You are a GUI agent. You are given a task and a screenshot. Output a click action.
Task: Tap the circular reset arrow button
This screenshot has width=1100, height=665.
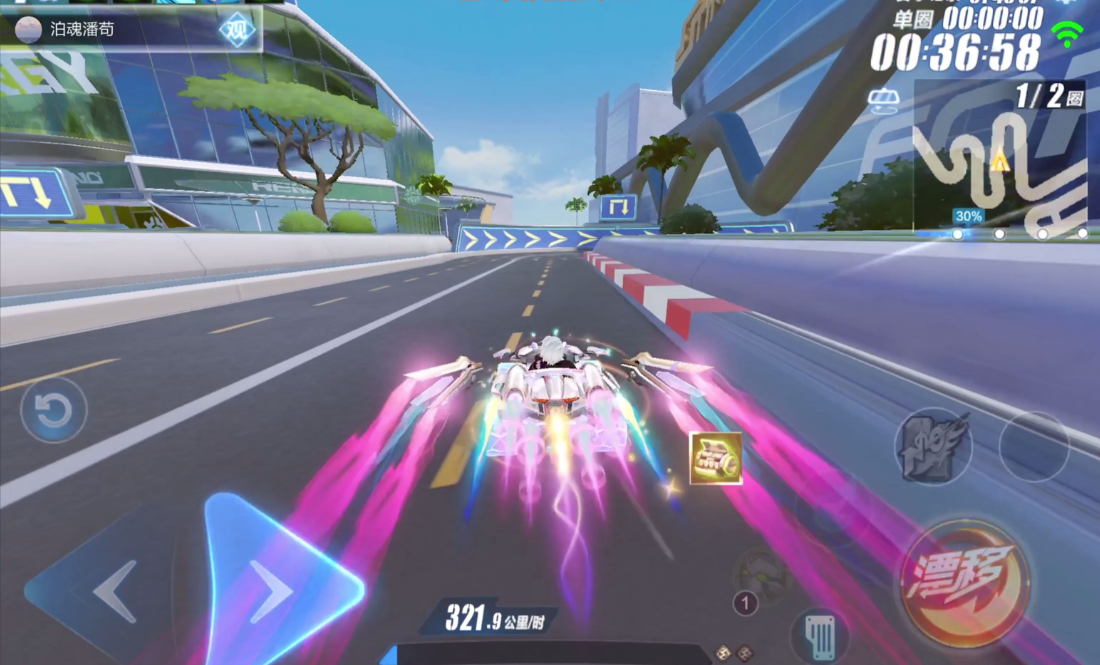tap(53, 410)
